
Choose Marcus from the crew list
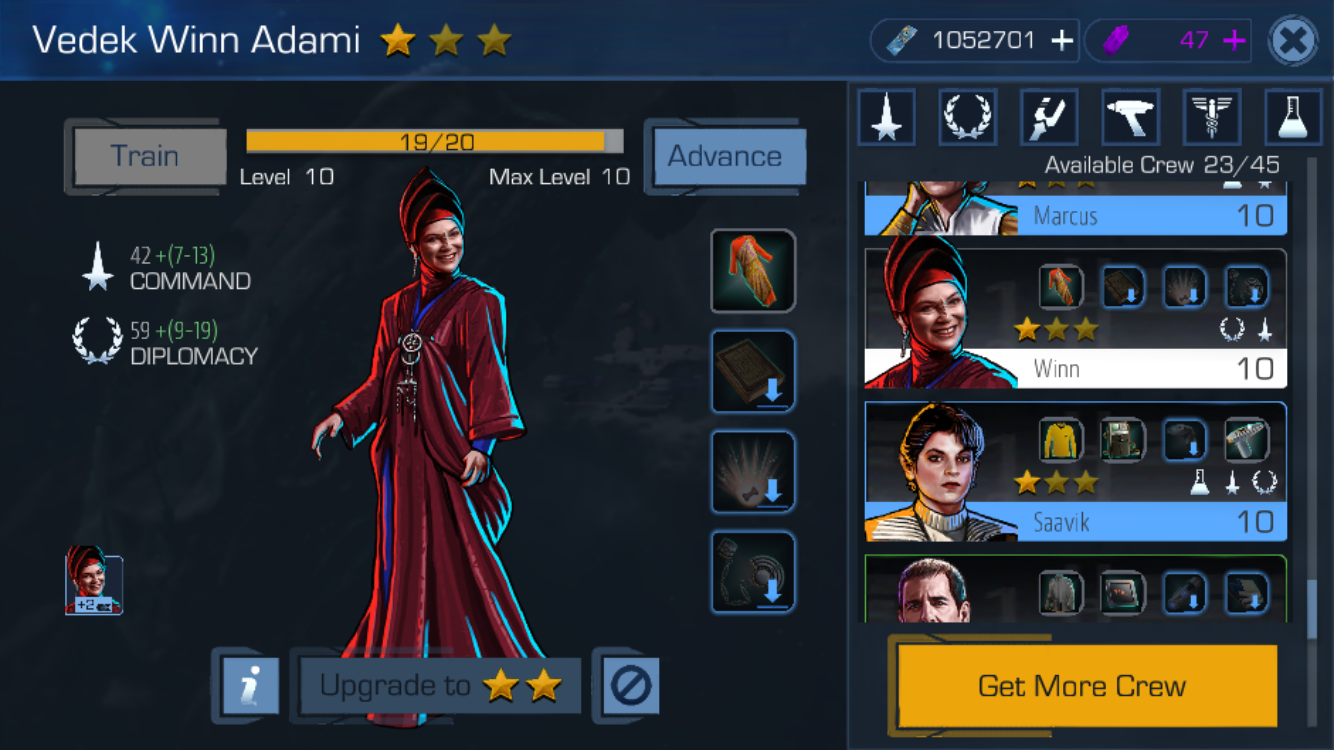(x=1075, y=210)
